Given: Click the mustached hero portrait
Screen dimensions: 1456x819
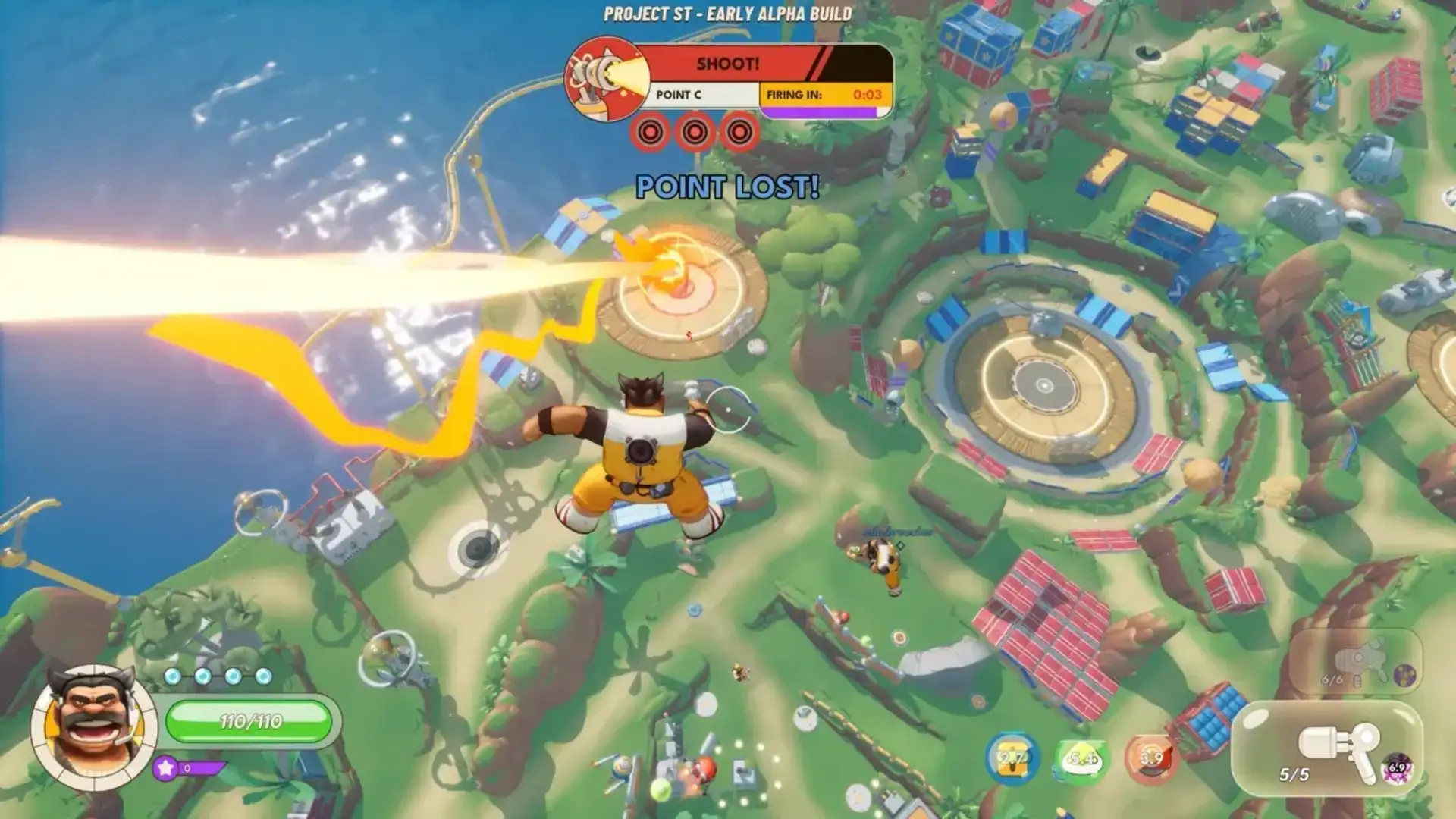Looking at the screenshot, I should (93, 726).
